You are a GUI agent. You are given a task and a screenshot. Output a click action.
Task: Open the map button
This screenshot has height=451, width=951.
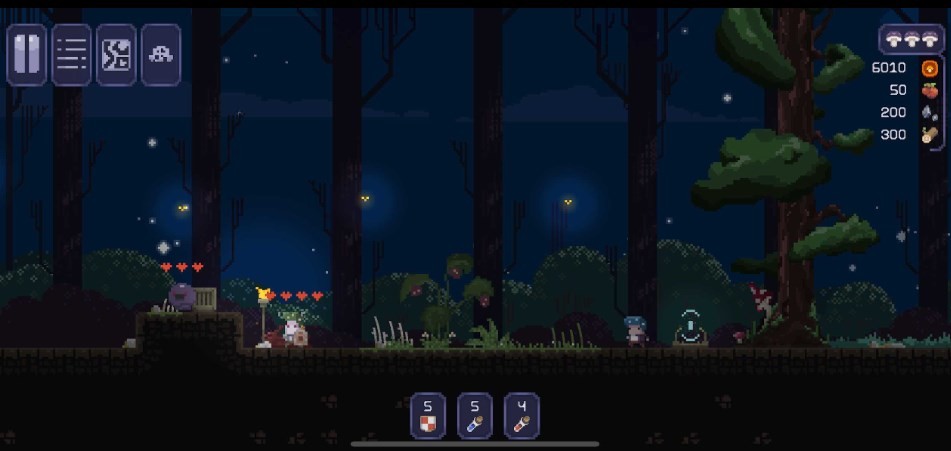116,55
